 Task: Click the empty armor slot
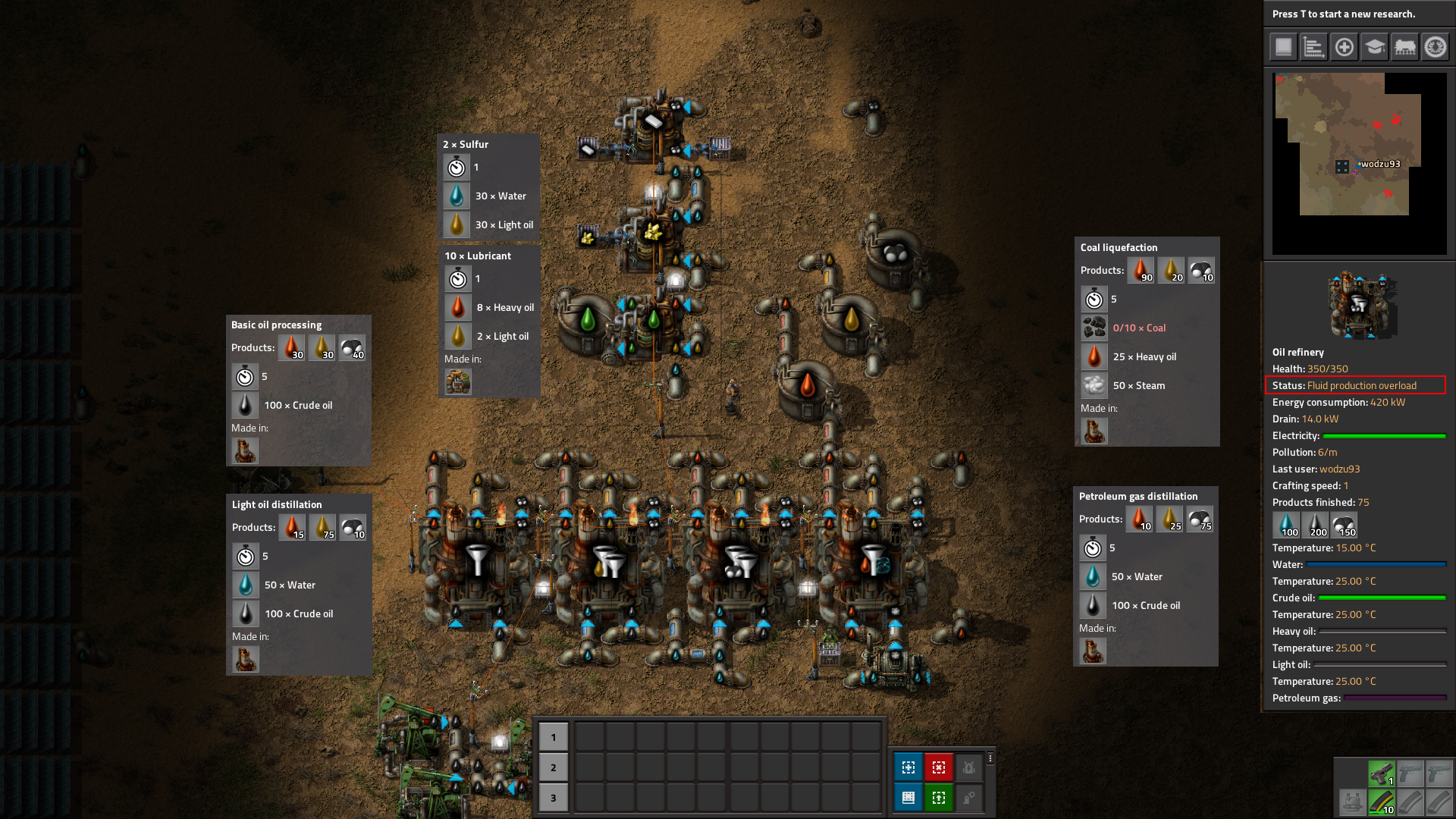pos(1352,802)
